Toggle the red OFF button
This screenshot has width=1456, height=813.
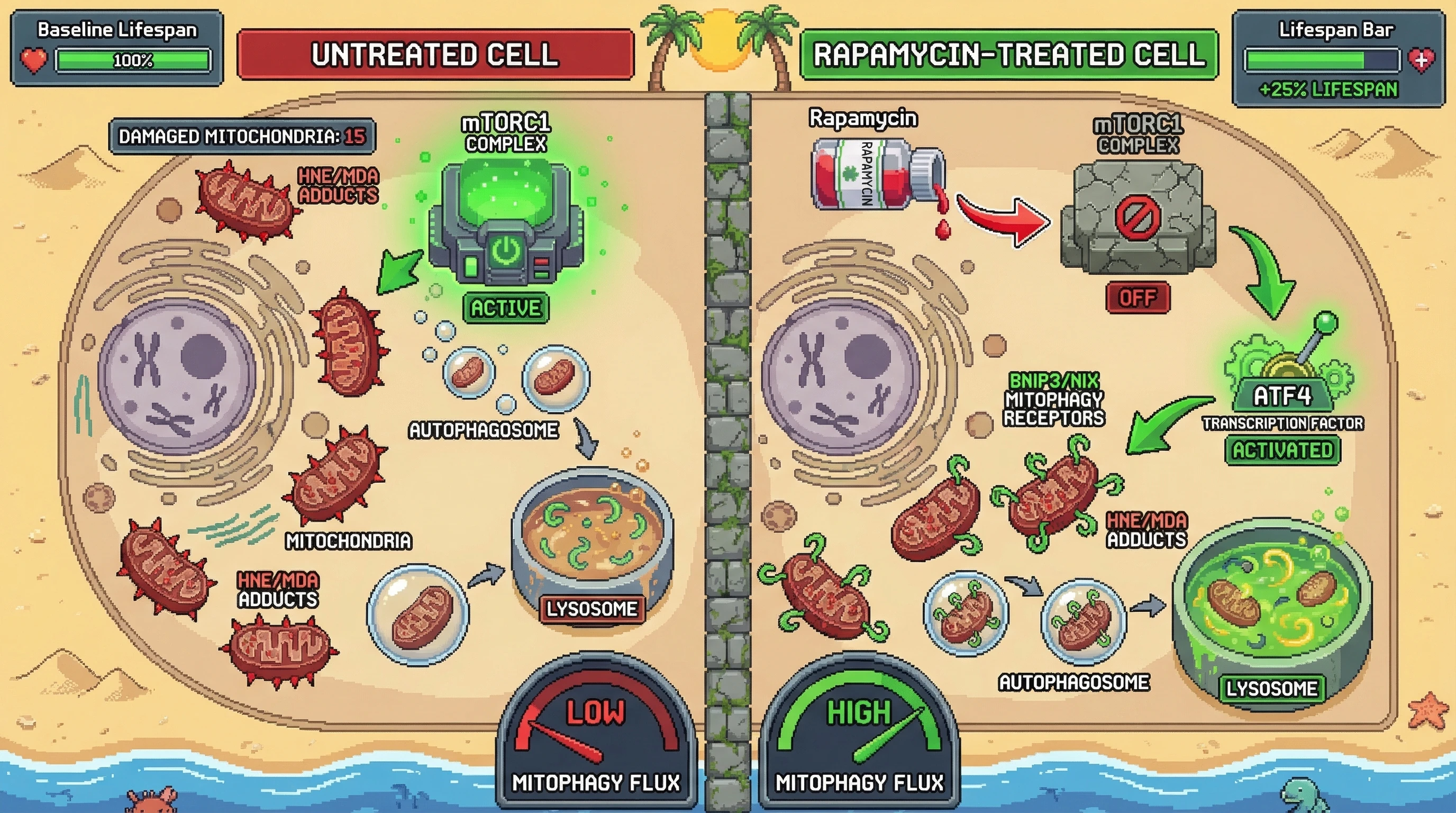tap(1137, 297)
